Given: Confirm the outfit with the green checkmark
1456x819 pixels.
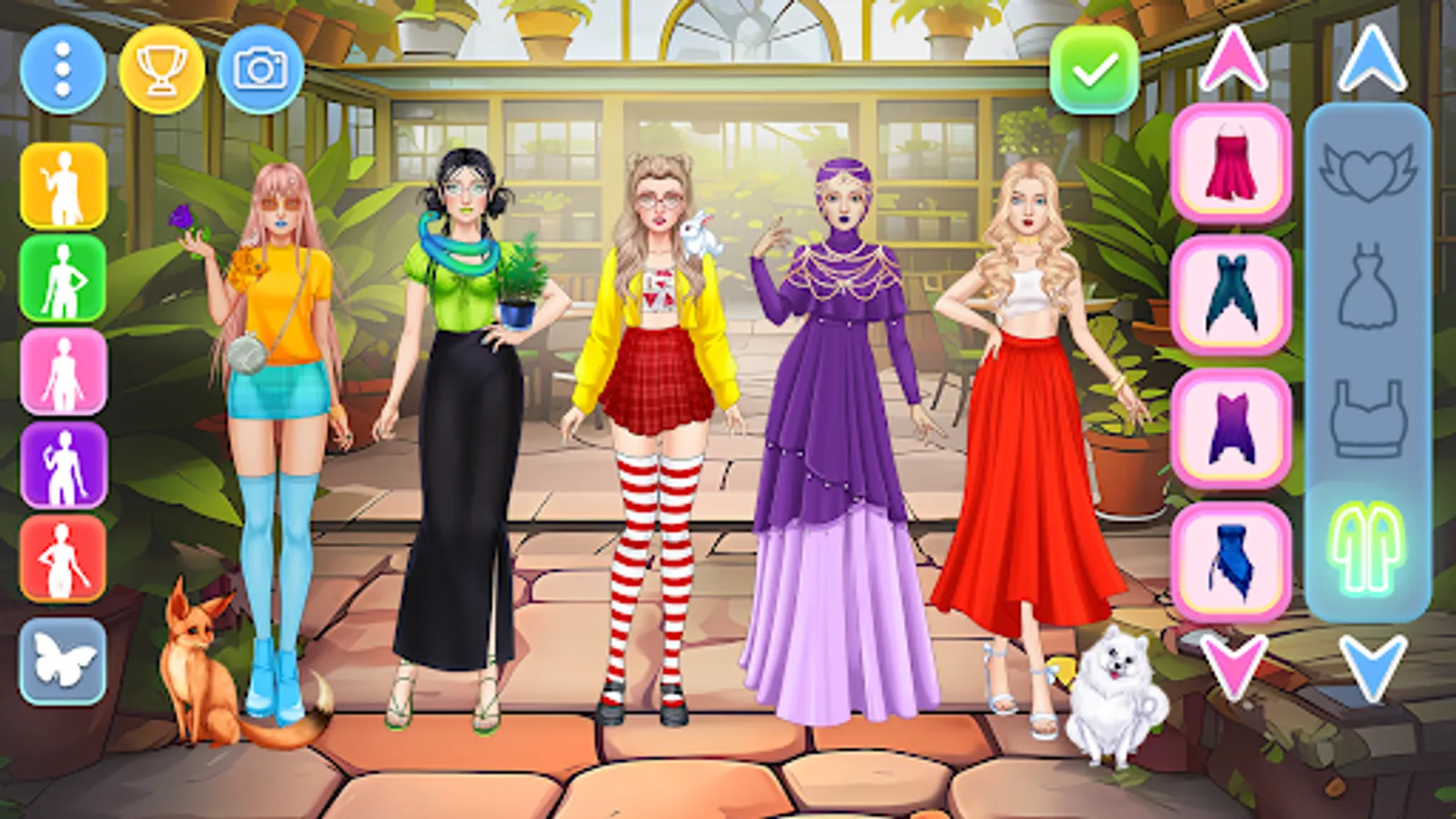Looking at the screenshot, I should click(x=1093, y=73).
